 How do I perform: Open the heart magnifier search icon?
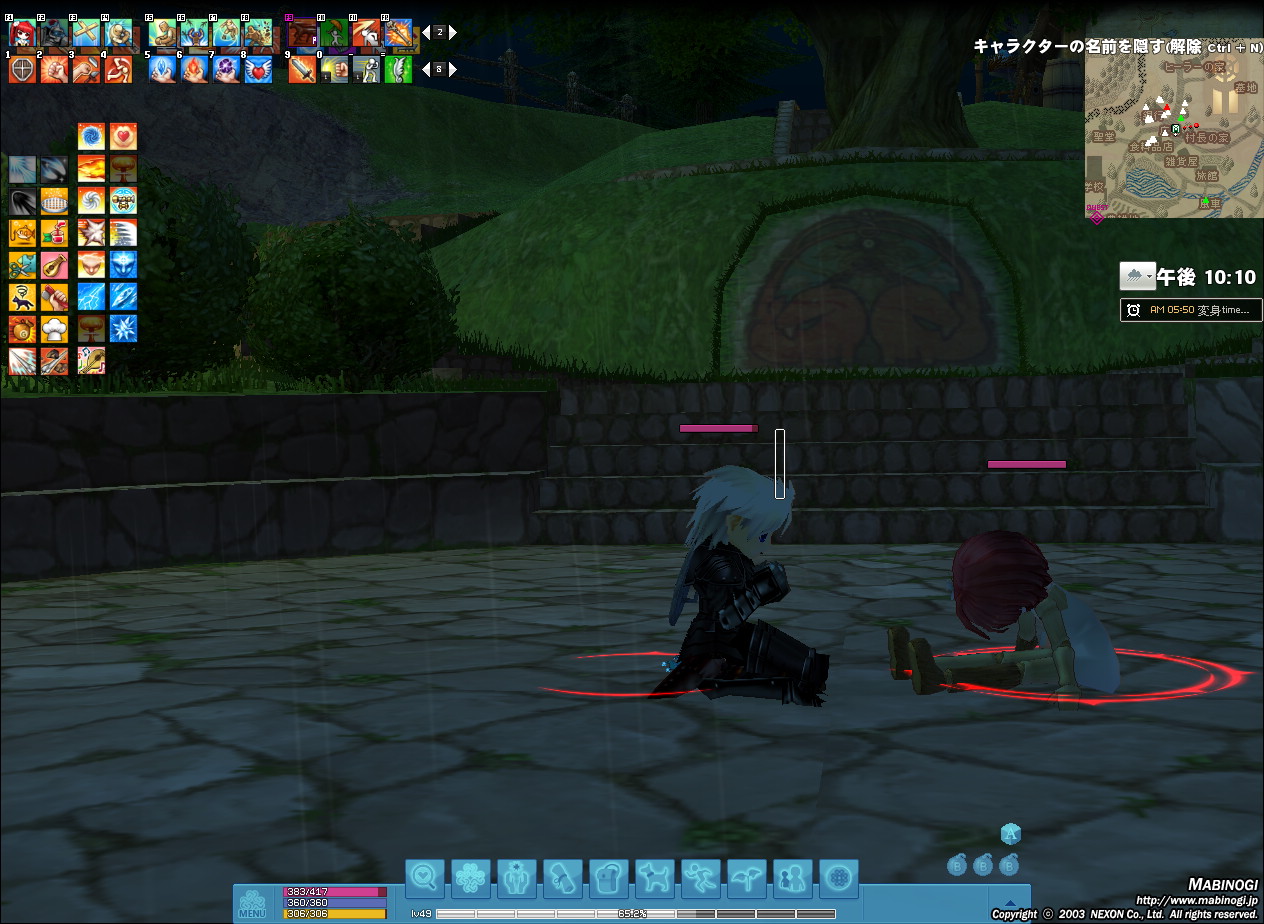pos(425,878)
